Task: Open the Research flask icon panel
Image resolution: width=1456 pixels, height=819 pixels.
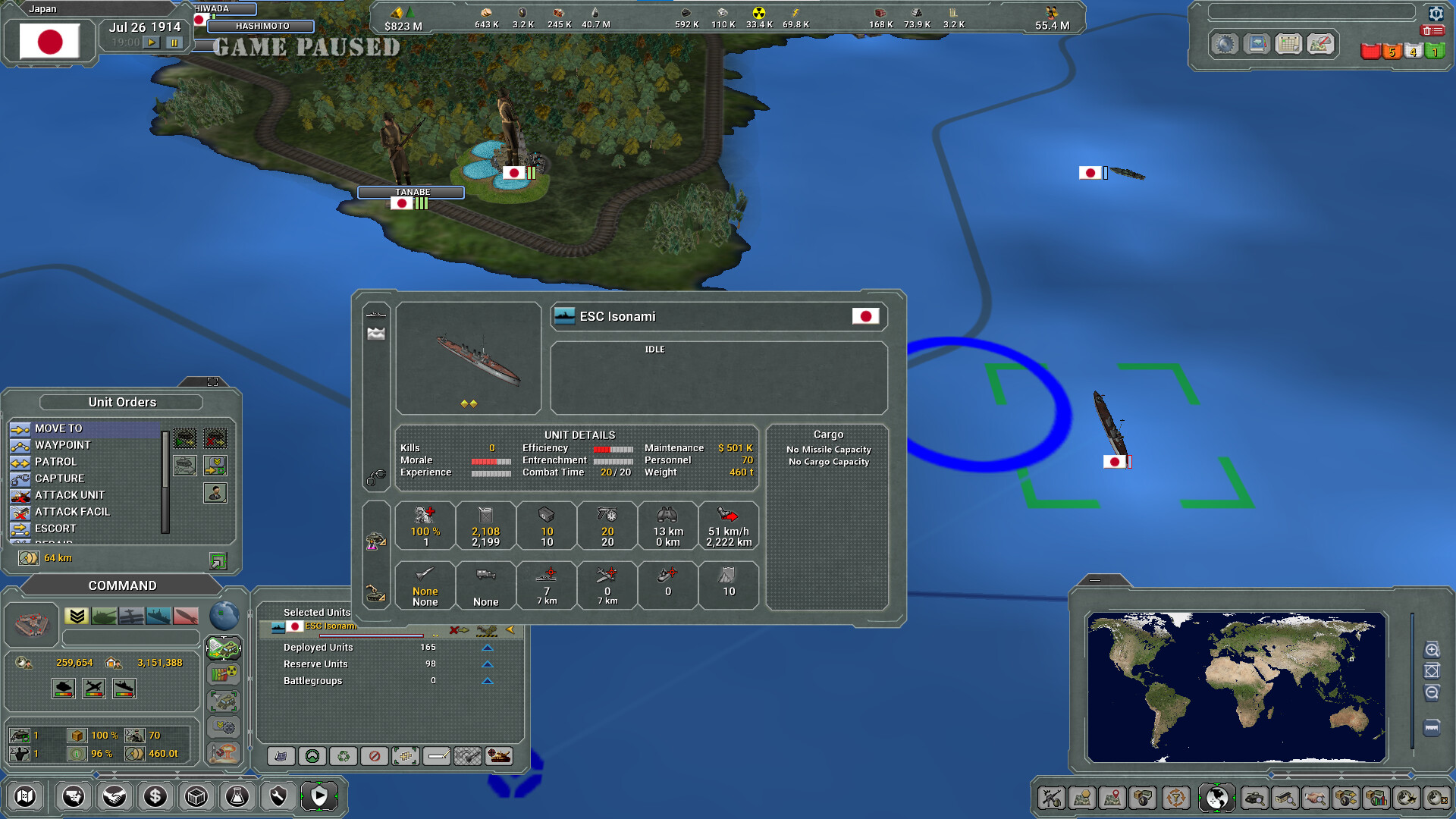Action: (x=238, y=796)
